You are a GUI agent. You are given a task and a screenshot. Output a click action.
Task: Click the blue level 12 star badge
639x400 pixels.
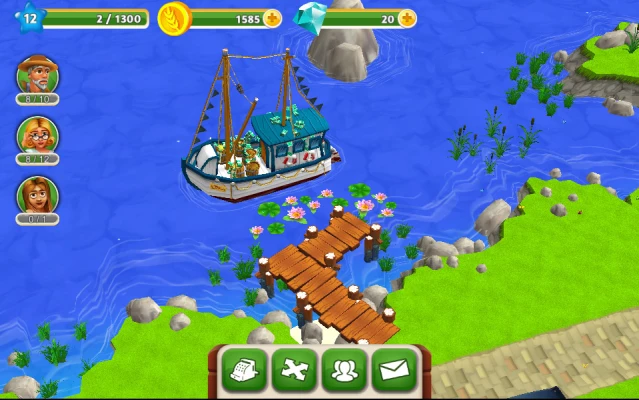point(28,17)
